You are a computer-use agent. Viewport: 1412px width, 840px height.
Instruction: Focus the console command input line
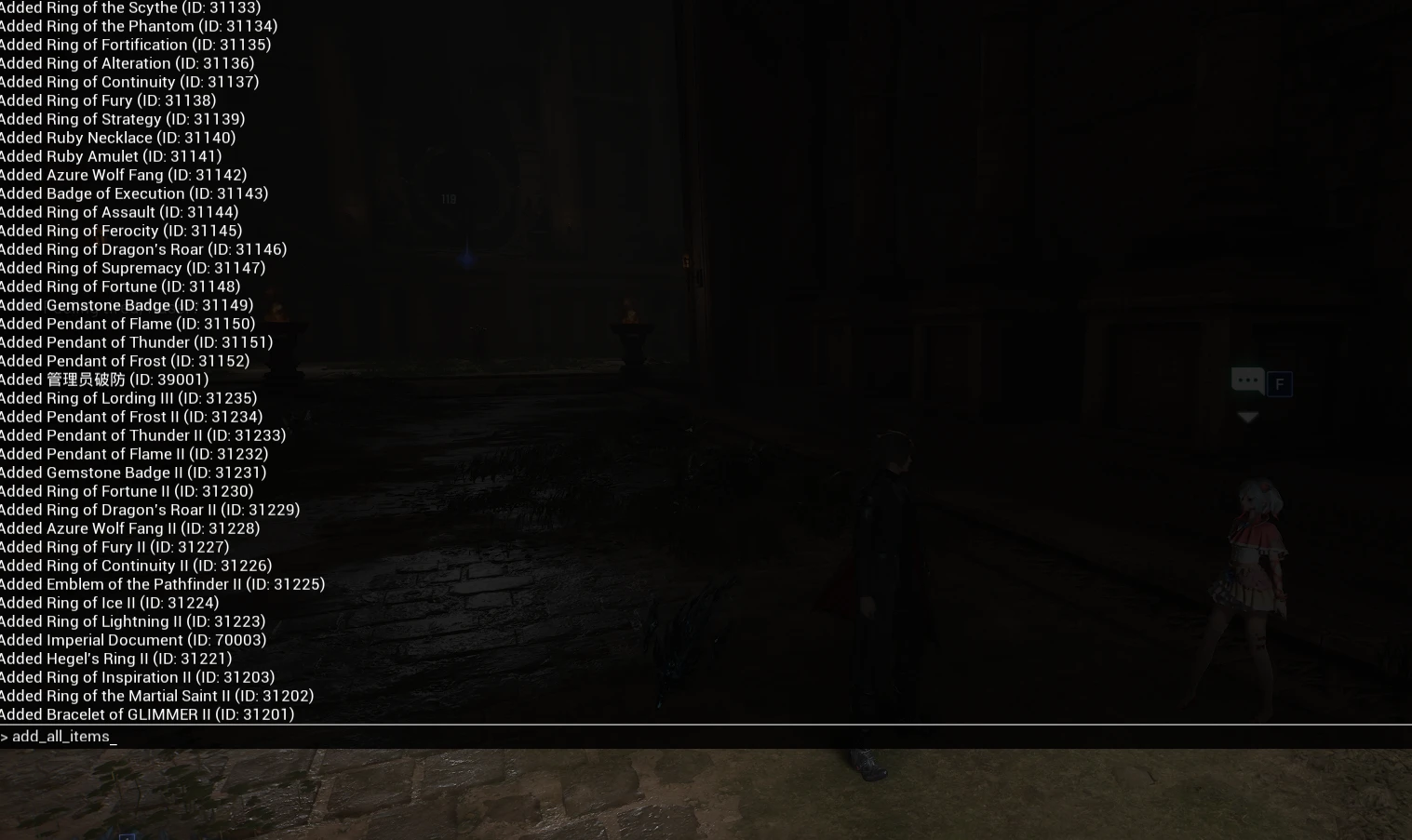652,737
